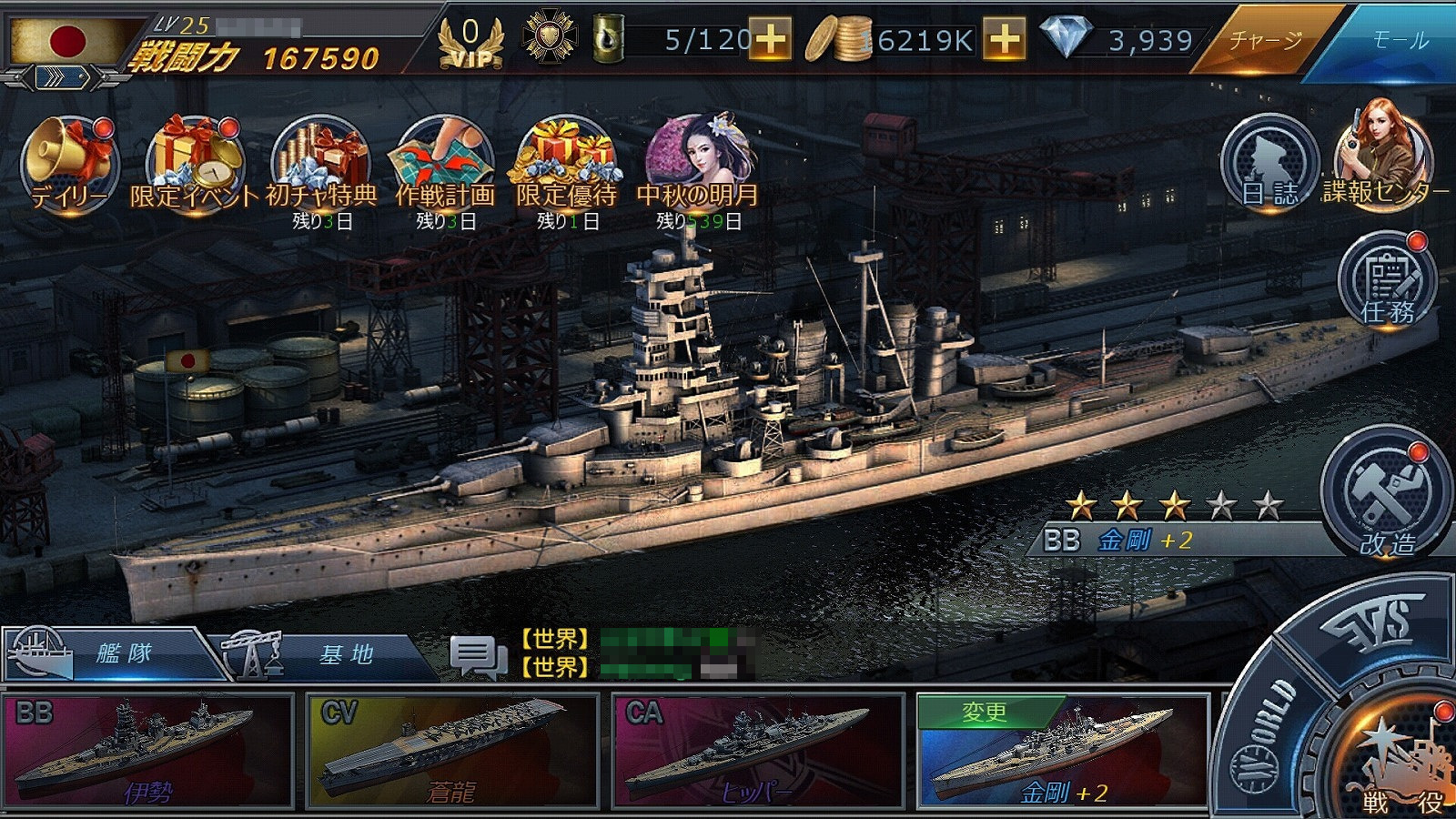Screen dimensions: 1456x819
Task: Open the 中秋の明月 event icon
Action: point(698,164)
